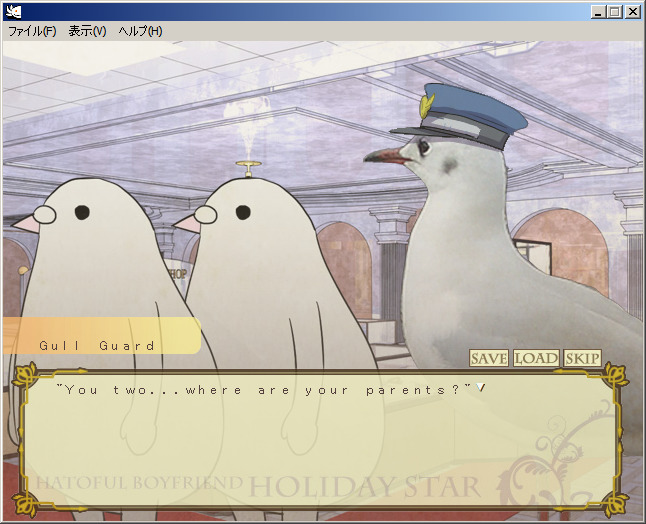Advance the Gull Guard dialogue text box
The image size is (646, 524).
point(322,440)
